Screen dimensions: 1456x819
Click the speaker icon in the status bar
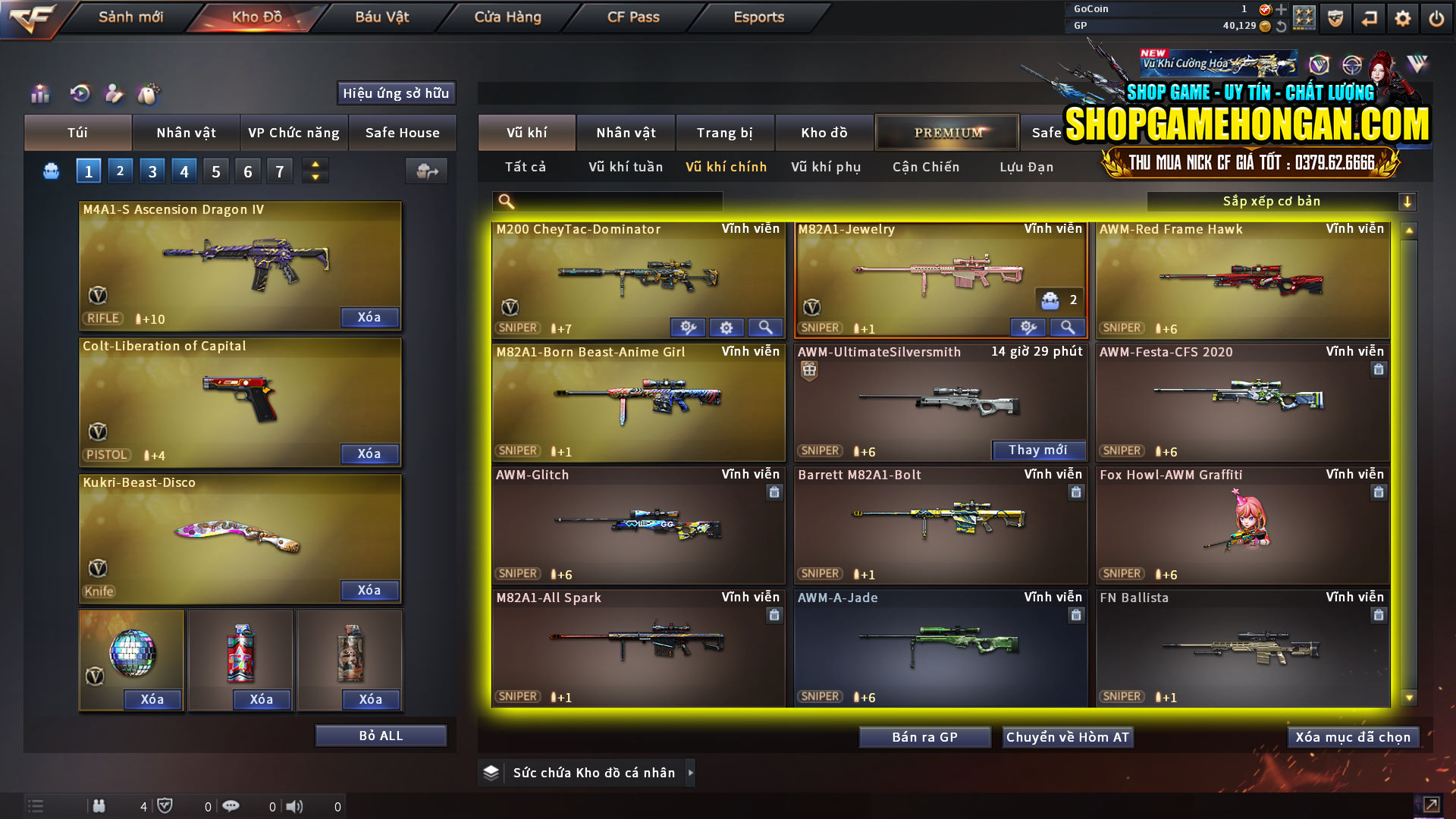tap(295, 806)
